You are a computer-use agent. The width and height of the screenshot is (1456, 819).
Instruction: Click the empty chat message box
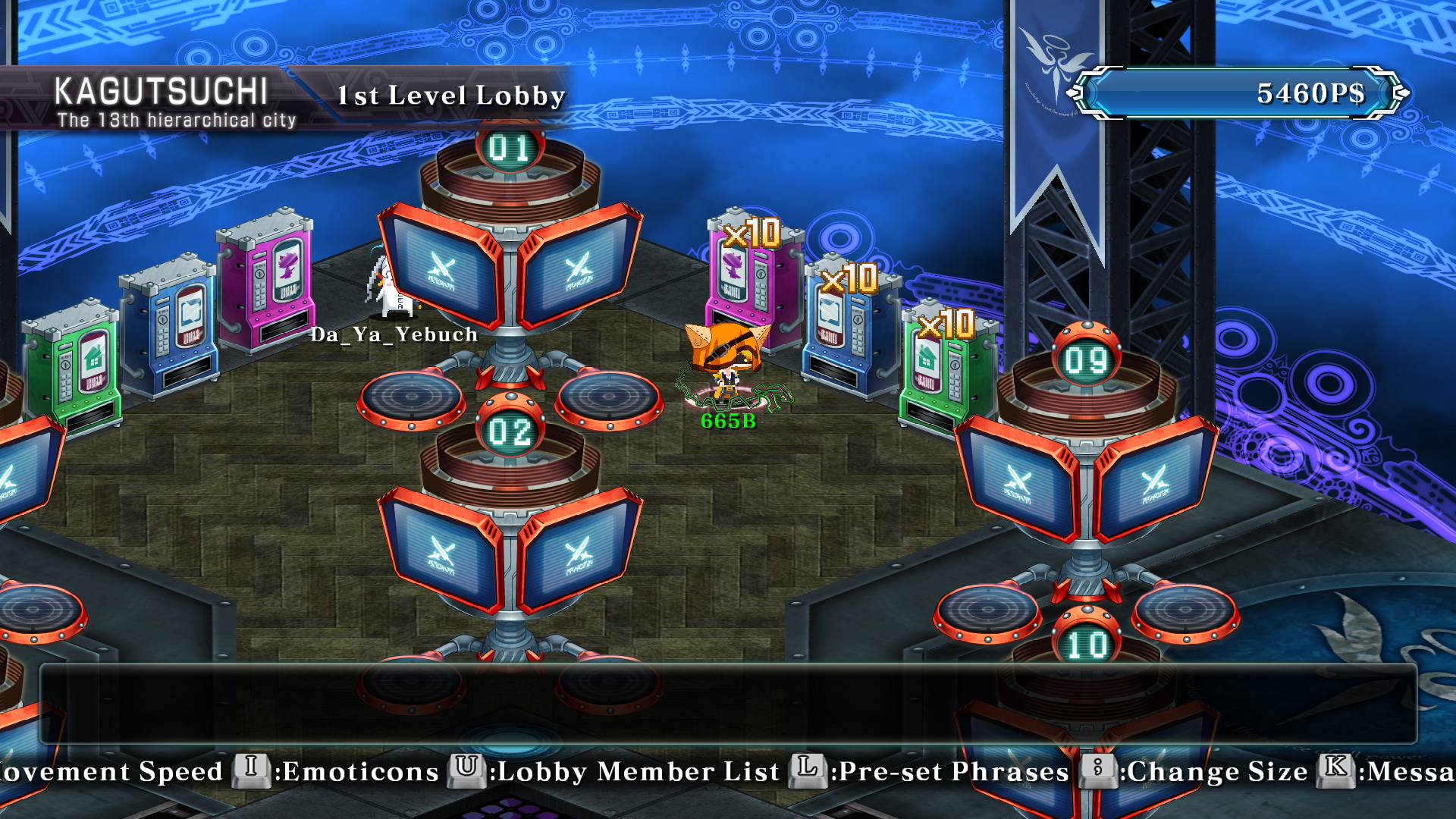point(728,704)
